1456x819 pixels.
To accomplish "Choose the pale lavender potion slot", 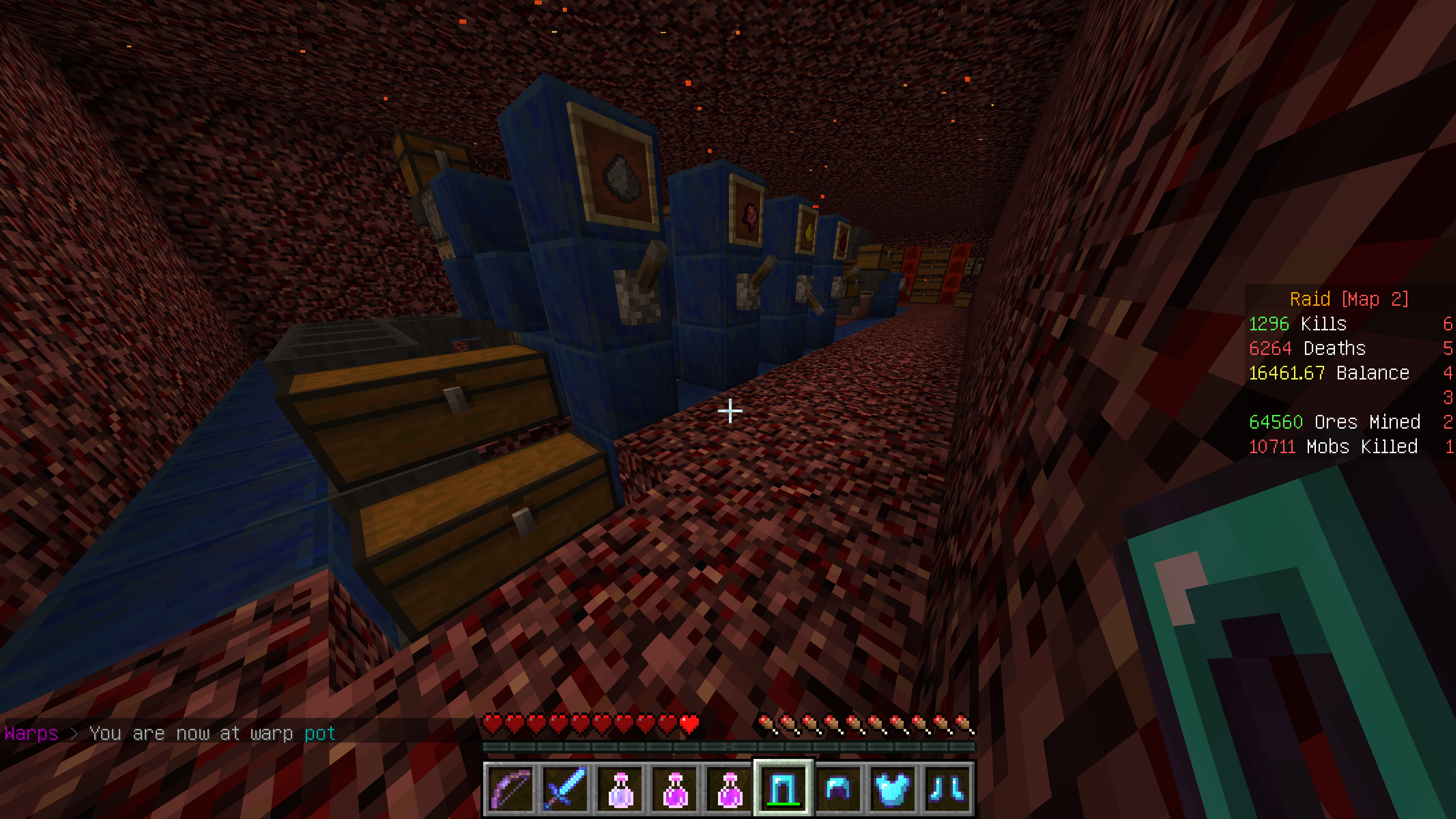I will [619, 789].
